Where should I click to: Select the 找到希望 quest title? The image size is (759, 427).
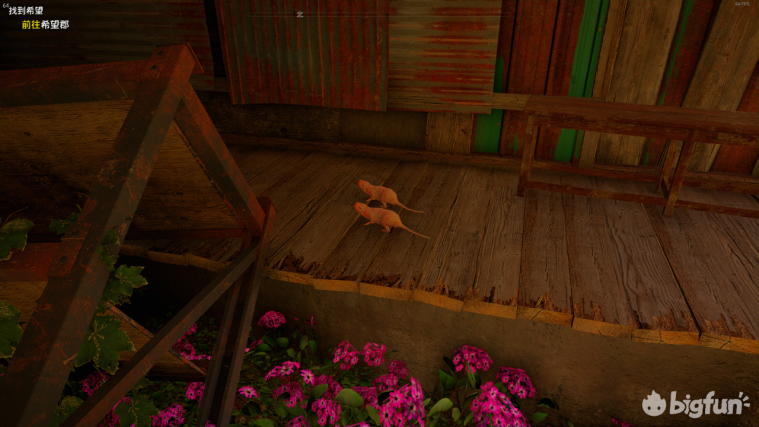pyautogui.click(x=27, y=10)
